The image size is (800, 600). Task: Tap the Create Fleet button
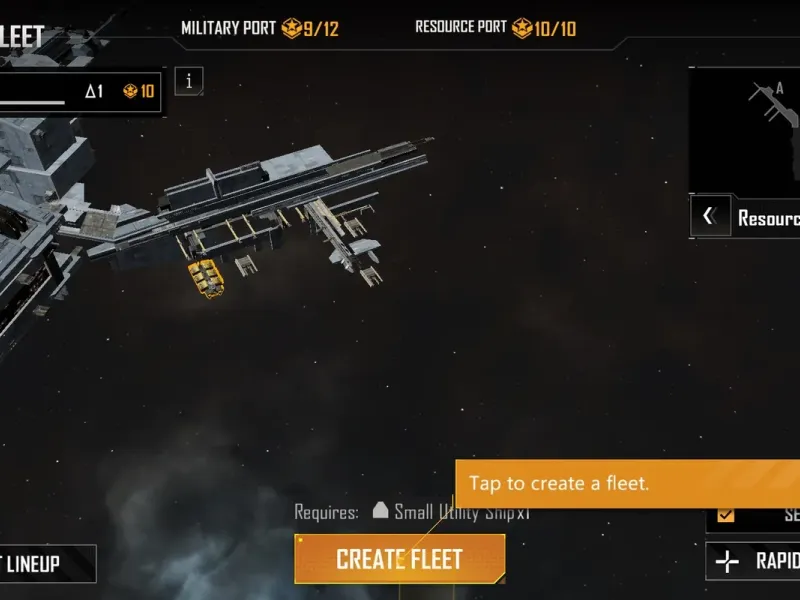[399, 558]
